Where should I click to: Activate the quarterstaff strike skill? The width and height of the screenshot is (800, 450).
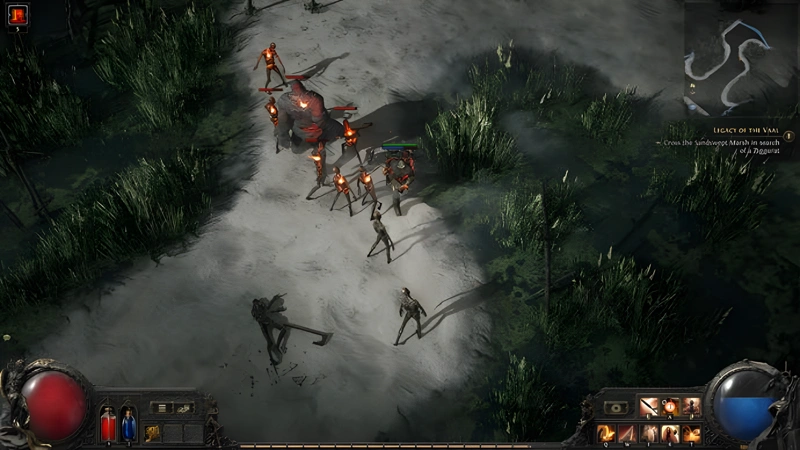point(649,407)
